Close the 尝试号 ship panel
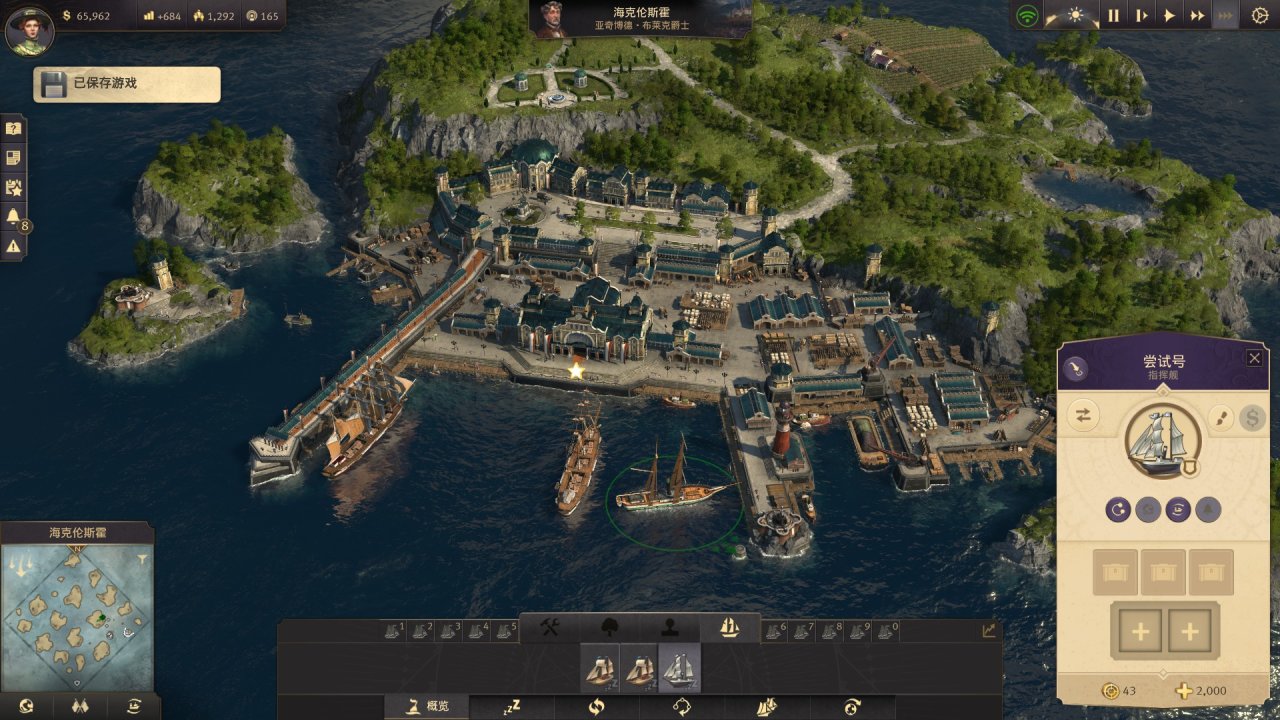Viewport: 1280px width, 720px height. (x=1254, y=358)
